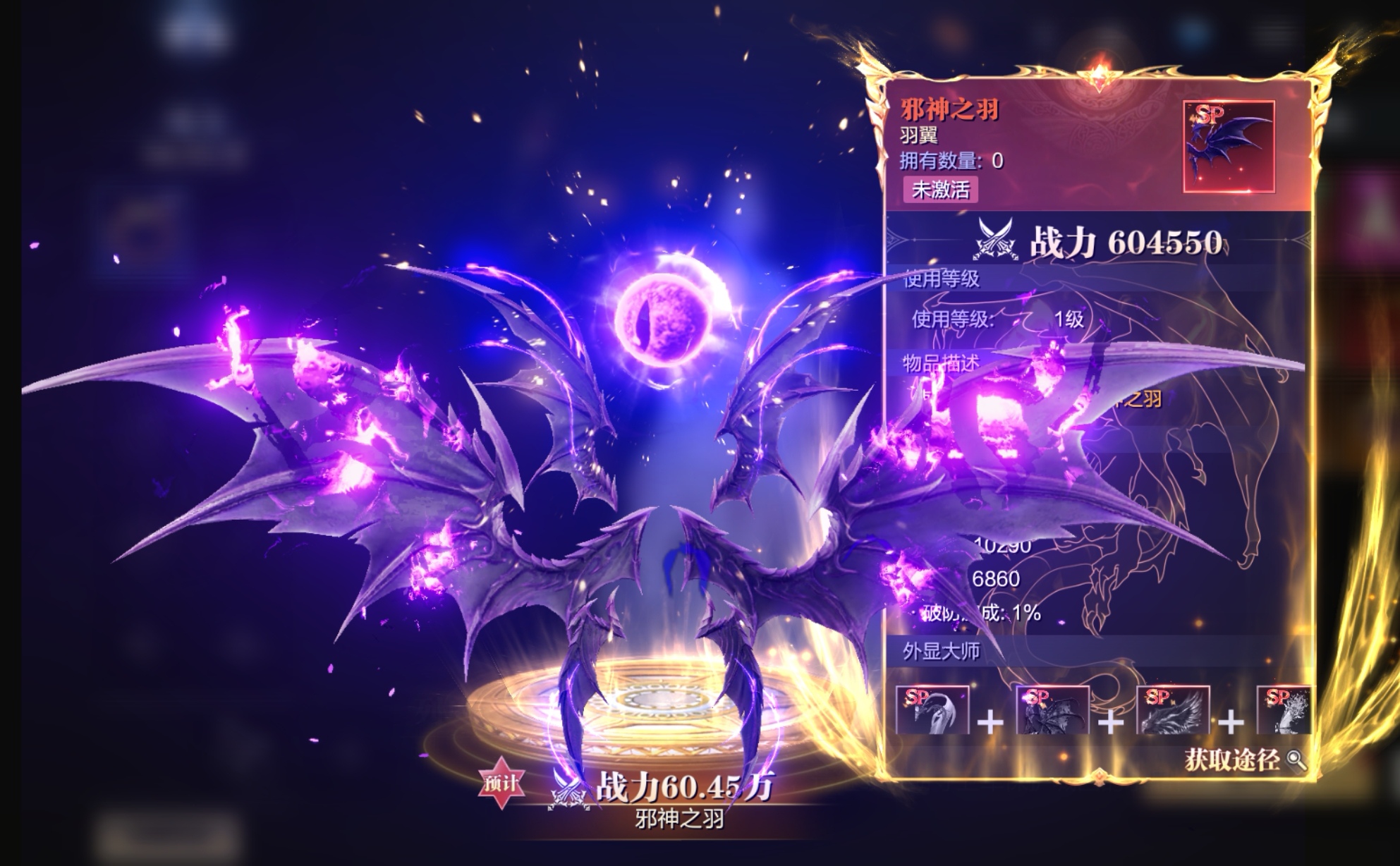Pick the partially hidden SP icon ending the 外显大师 row

point(1284,709)
